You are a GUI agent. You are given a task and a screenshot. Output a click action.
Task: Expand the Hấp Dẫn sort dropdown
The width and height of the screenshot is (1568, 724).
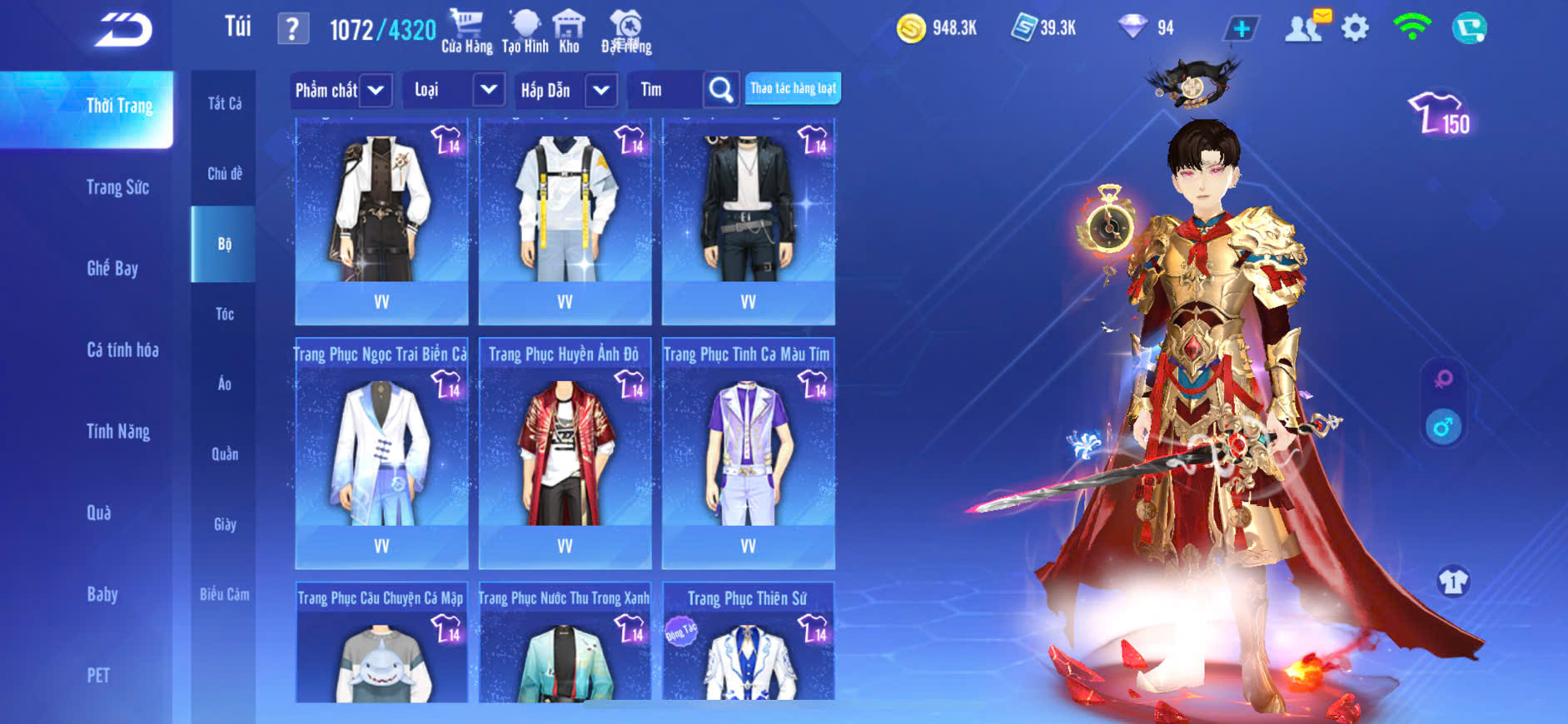600,90
